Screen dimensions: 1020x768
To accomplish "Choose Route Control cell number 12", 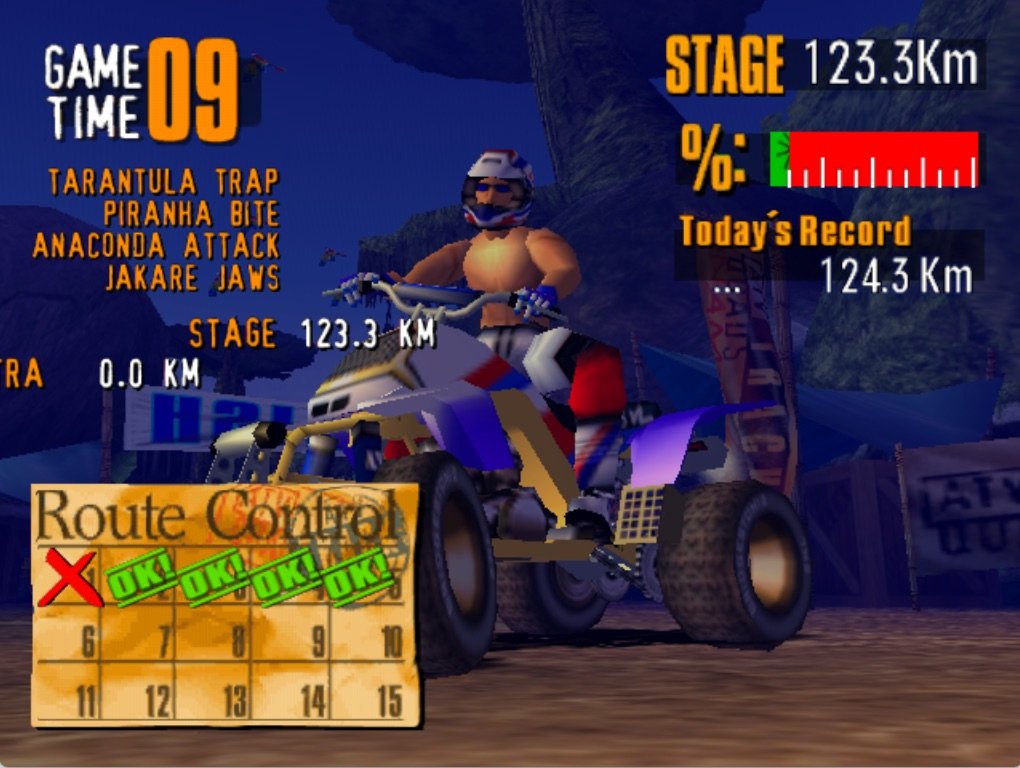I will pyautogui.click(x=140, y=692).
